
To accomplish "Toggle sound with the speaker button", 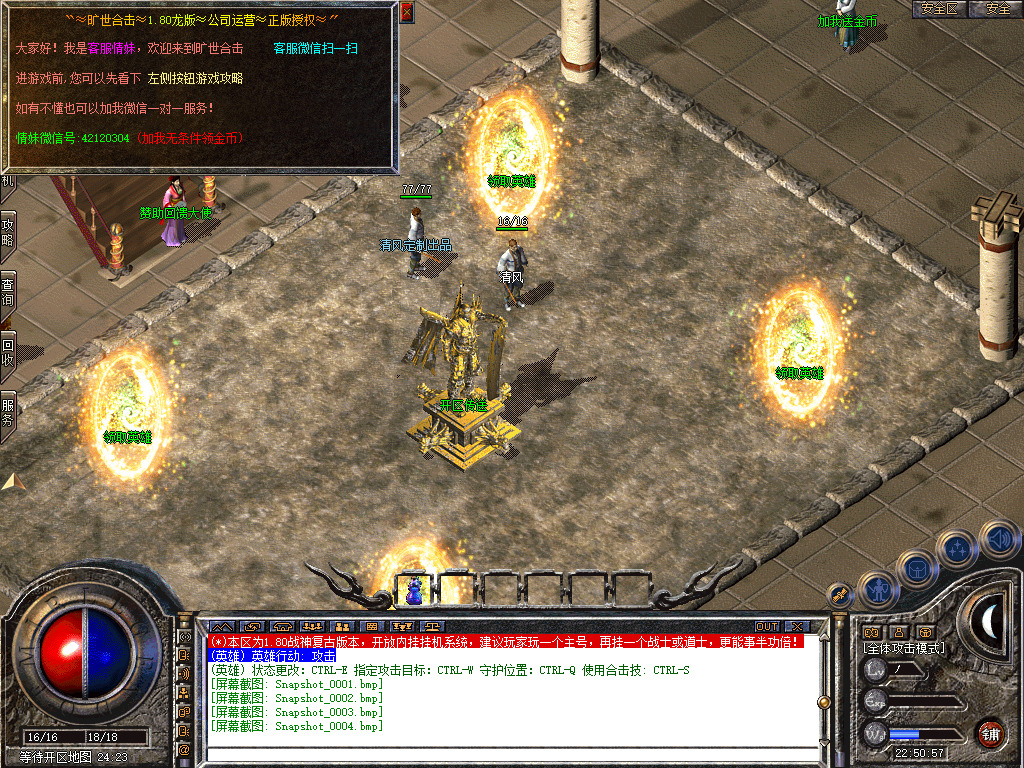I will point(998,538).
